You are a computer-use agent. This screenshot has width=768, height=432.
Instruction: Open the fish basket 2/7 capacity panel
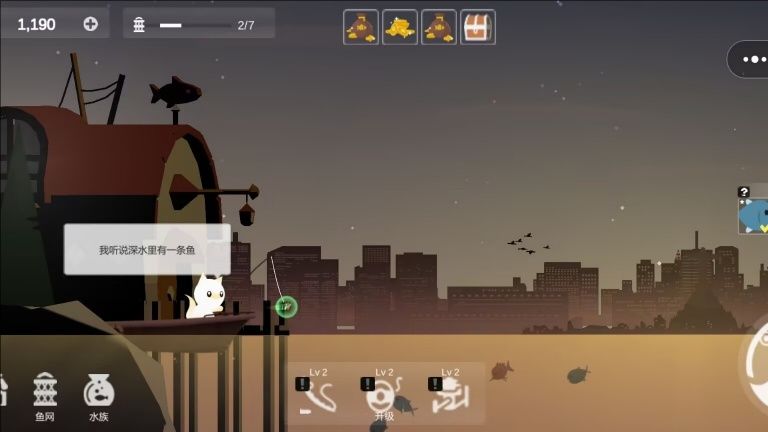point(198,24)
